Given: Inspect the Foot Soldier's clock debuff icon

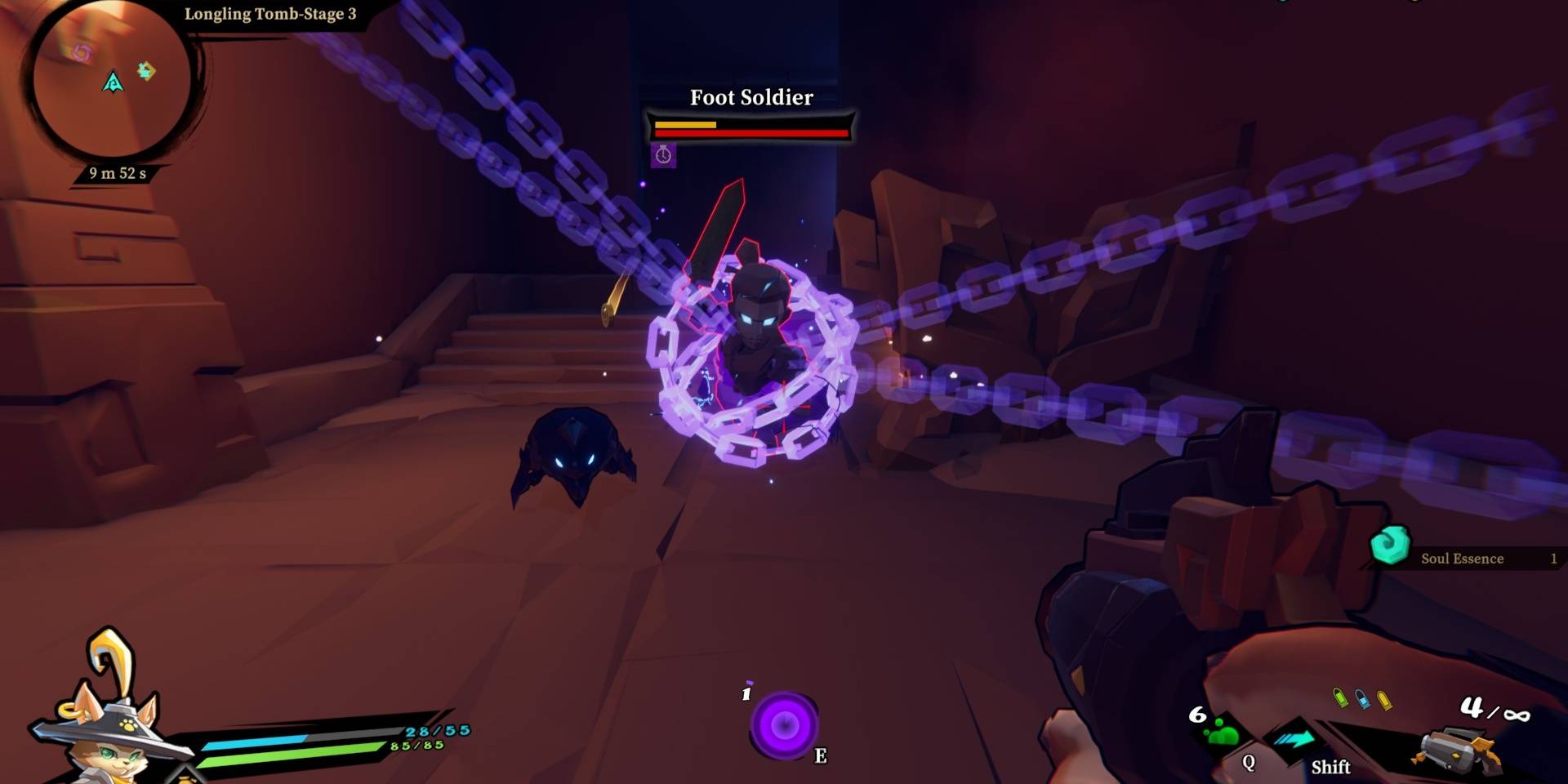Looking at the screenshot, I should [x=663, y=155].
